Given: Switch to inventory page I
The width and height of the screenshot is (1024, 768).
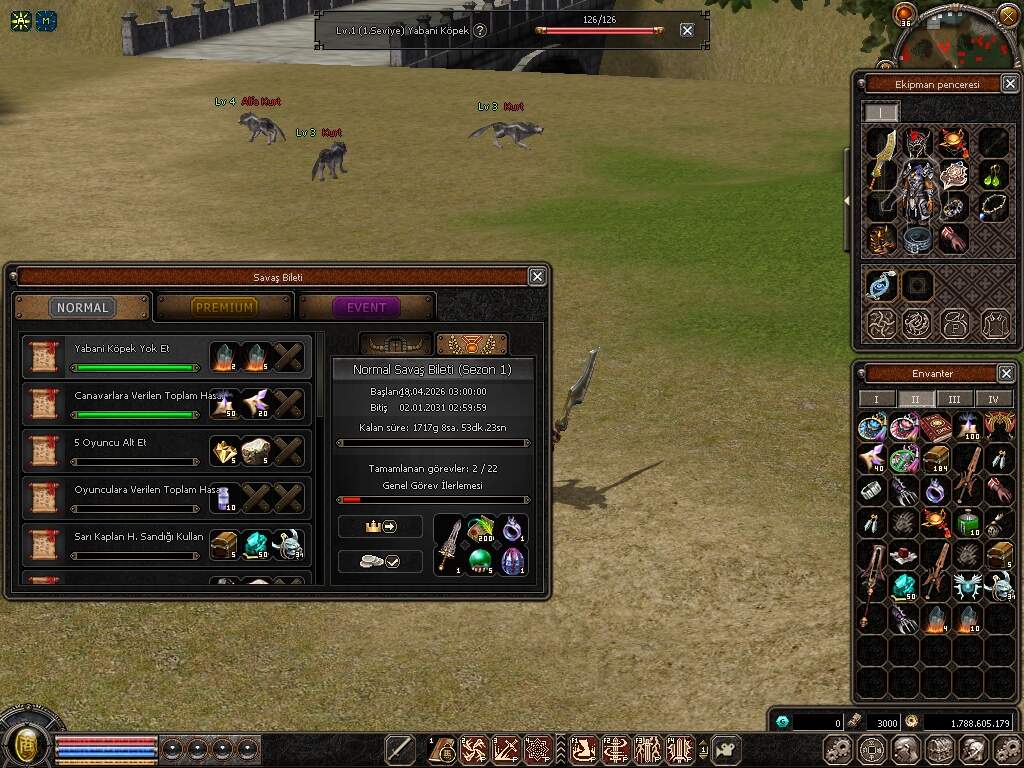Looking at the screenshot, I should (877, 399).
